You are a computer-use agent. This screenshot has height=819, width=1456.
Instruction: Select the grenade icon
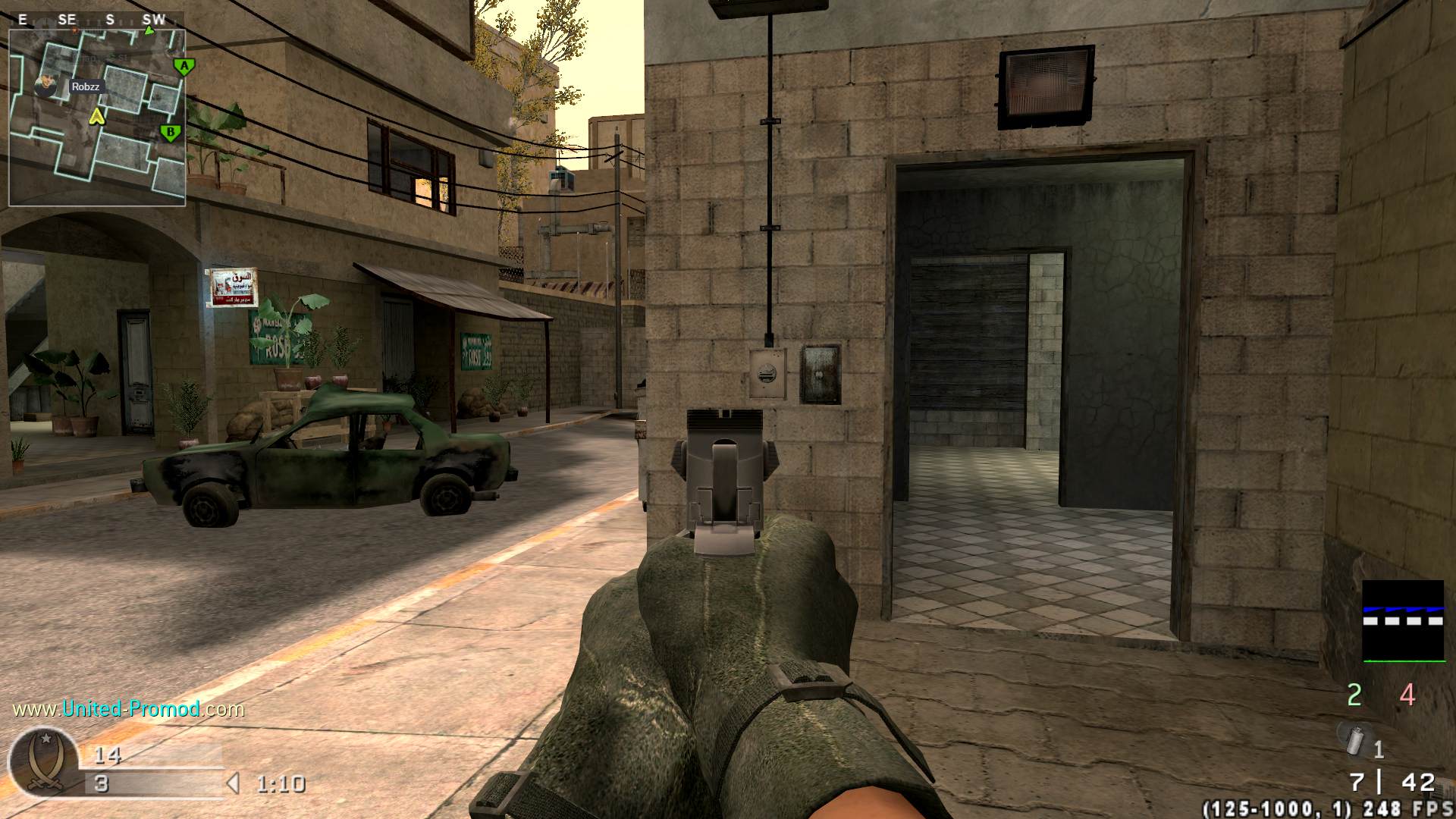tap(1355, 740)
